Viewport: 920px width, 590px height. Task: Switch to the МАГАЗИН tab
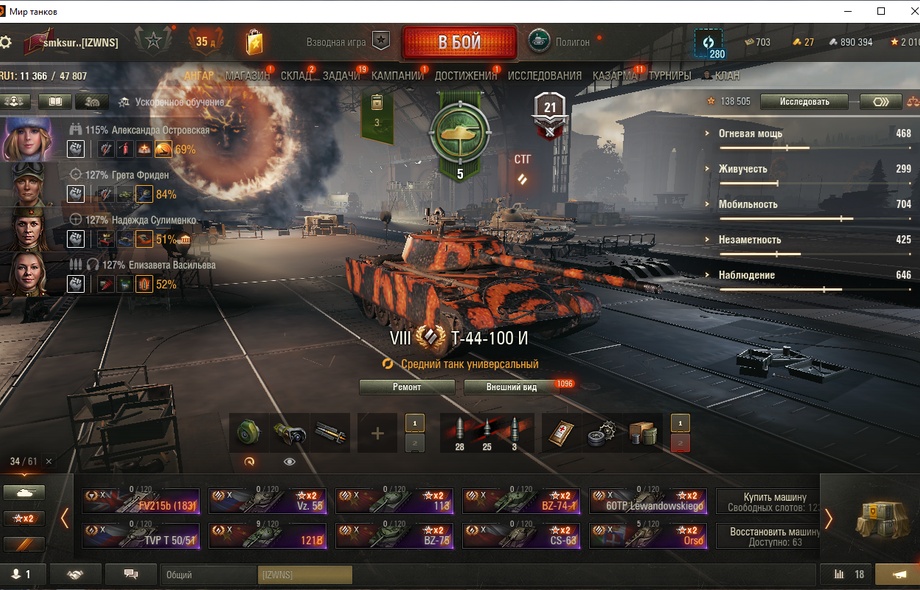(x=247, y=75)
